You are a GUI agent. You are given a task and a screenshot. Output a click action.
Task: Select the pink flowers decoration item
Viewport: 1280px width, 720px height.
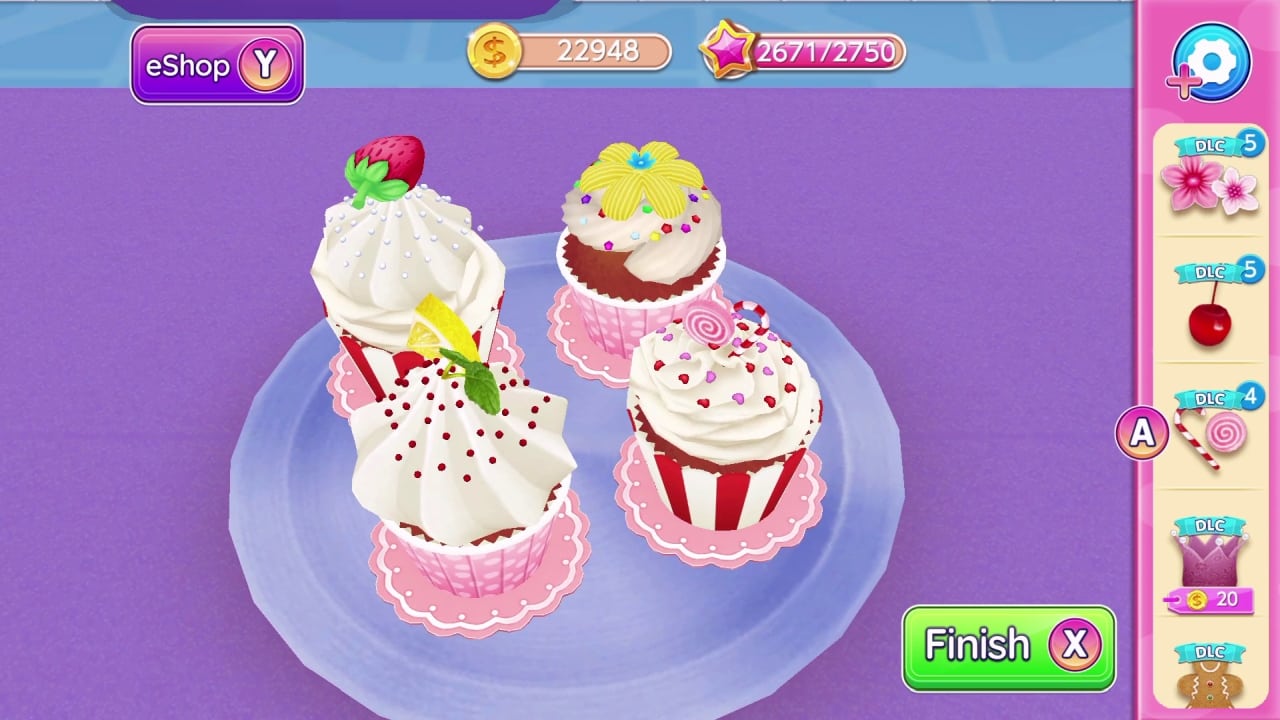tap(1210, 185)
